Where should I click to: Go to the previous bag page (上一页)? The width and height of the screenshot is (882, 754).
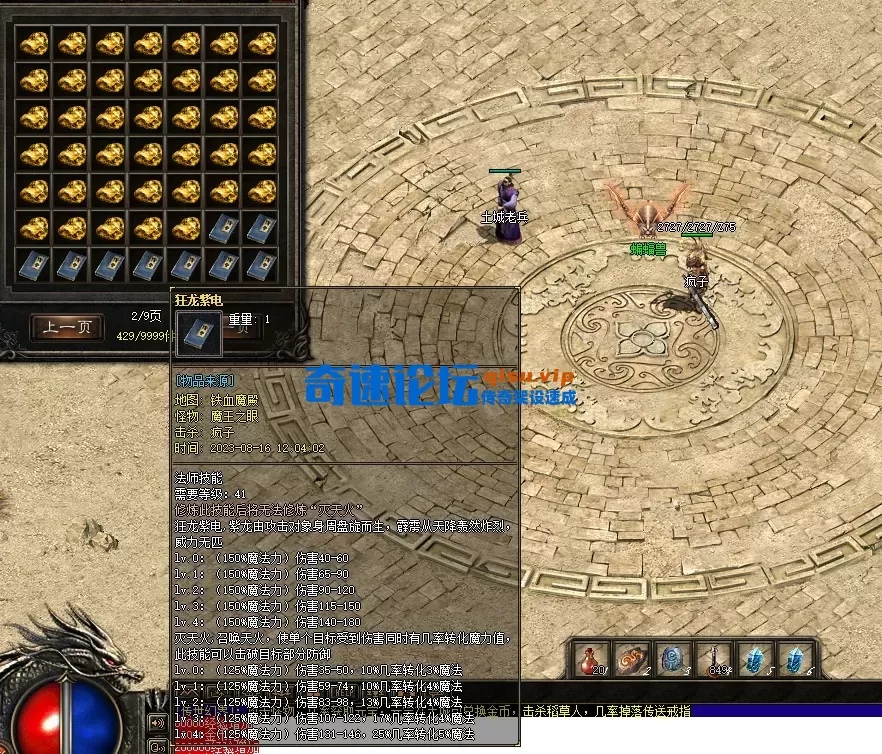point(67,326)
